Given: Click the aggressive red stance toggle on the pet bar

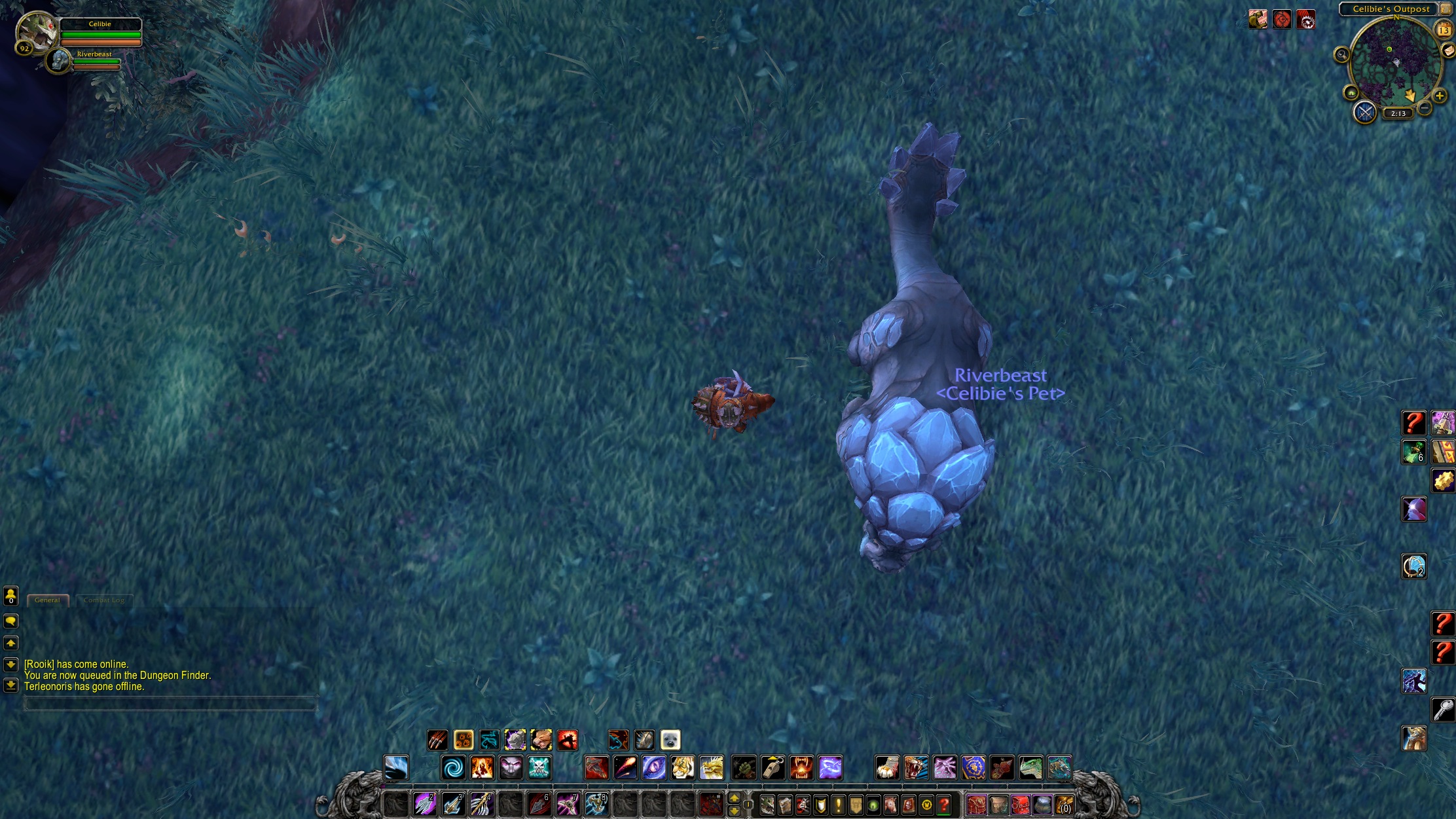Looking at the screenshot, I should 568,738.
